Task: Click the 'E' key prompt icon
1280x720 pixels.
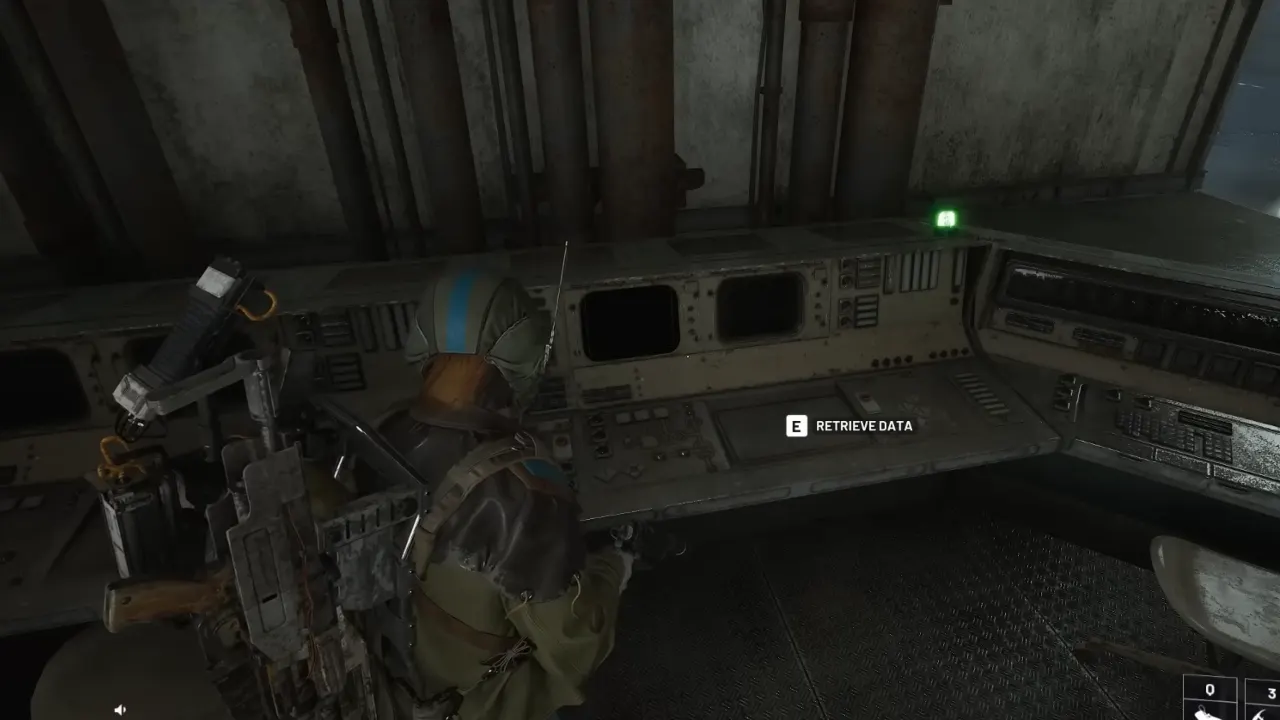Action: [x=795, y=425]
